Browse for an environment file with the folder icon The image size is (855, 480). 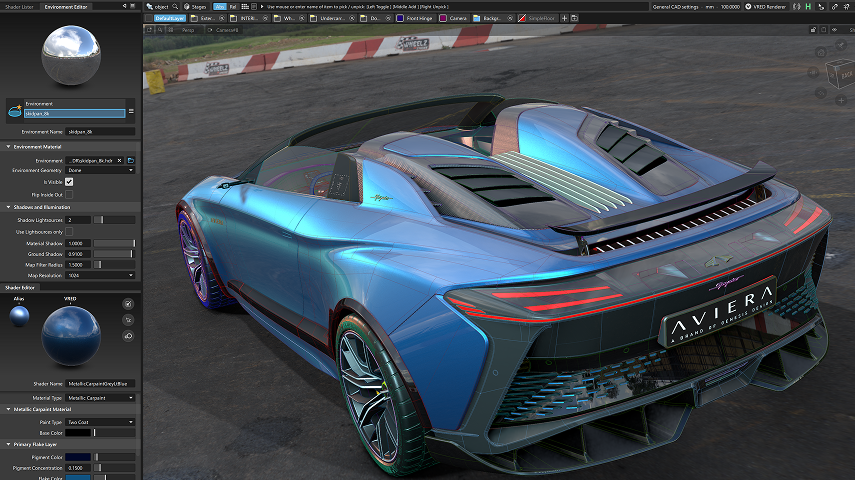[130, 159]
